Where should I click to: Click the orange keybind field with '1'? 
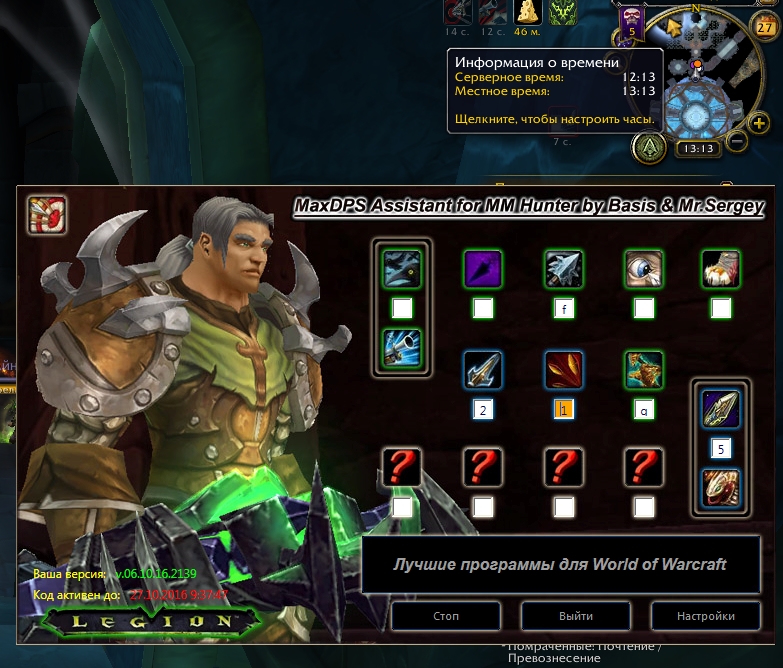[563, 410]
